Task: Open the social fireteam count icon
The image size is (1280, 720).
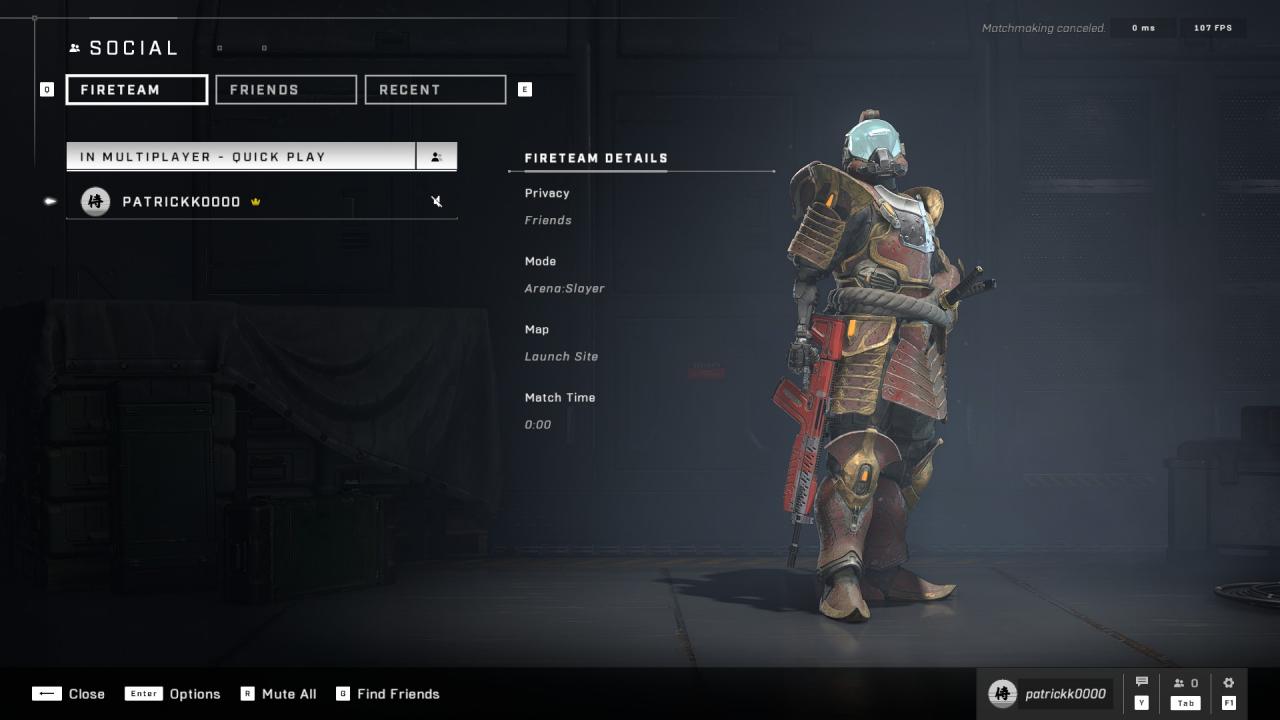Action: coord(1186,684)
